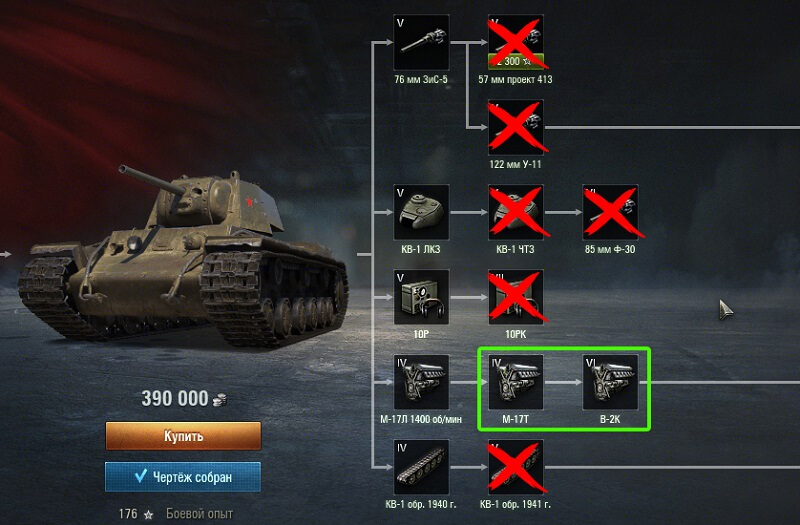
Task: Select the 76 мм ЗиС-5 gun module
Action: click(x=421, y=42)
